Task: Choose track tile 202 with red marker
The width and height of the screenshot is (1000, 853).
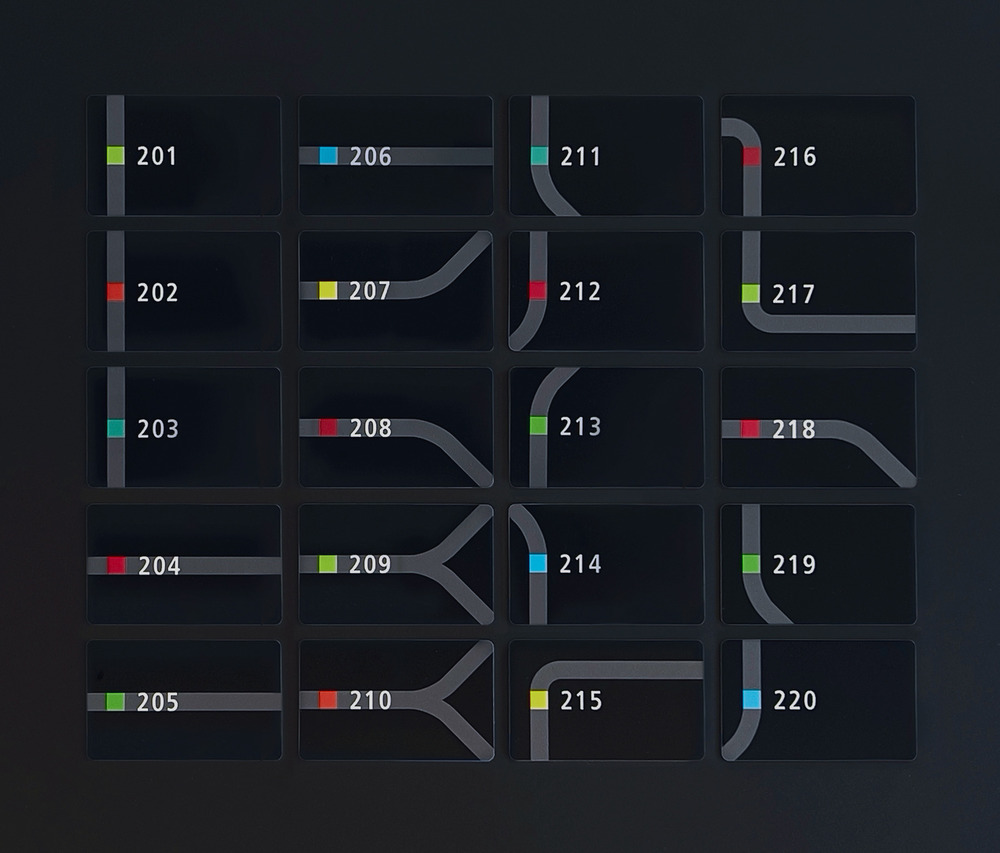Action: click(x=184, y=291)
